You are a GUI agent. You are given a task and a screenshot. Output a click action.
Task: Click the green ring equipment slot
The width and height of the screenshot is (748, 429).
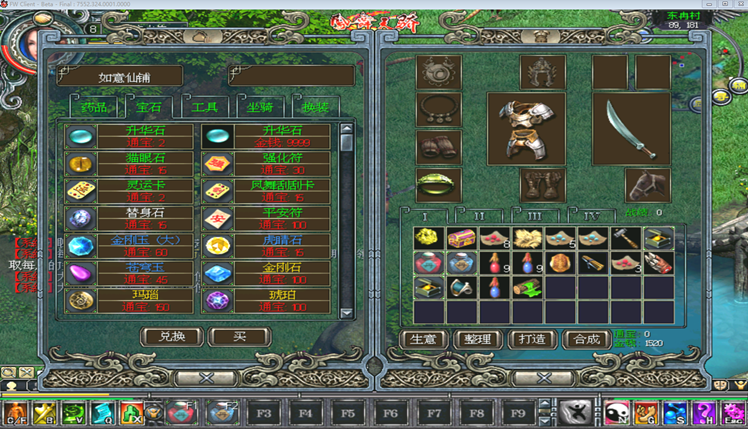click(x=438, y=184)
